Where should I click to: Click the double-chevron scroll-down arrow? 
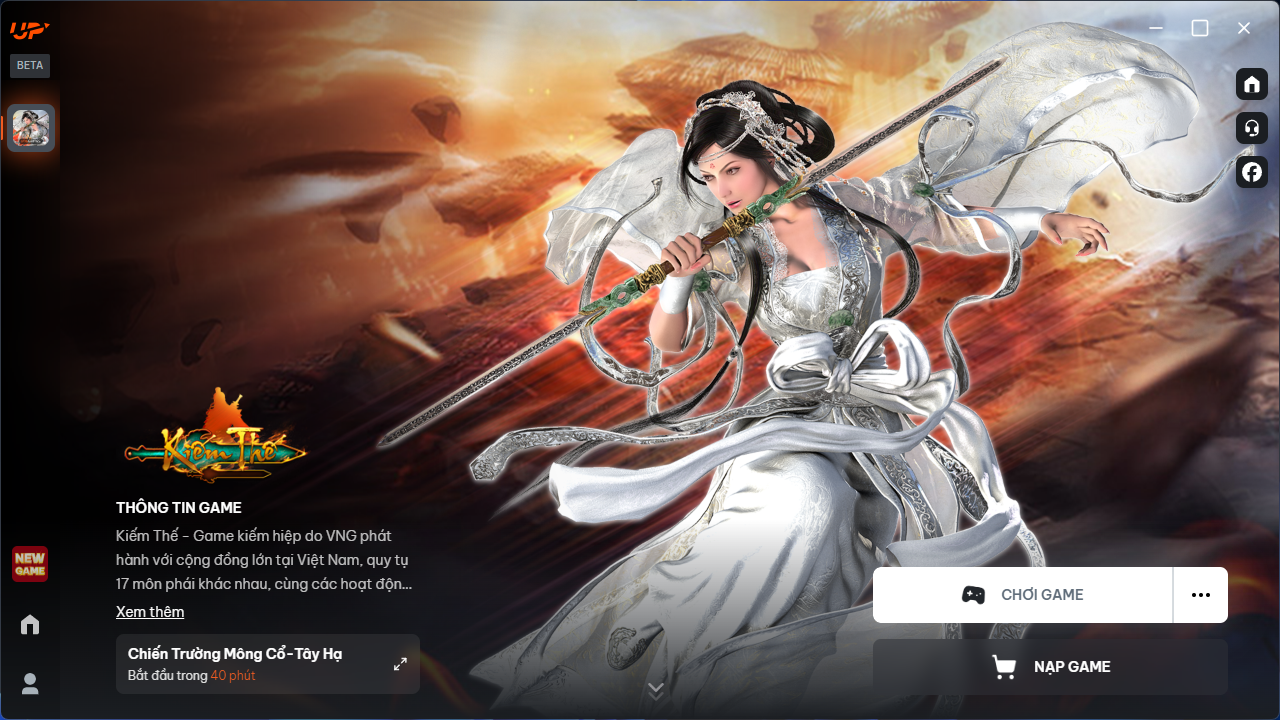click(656, 690)
